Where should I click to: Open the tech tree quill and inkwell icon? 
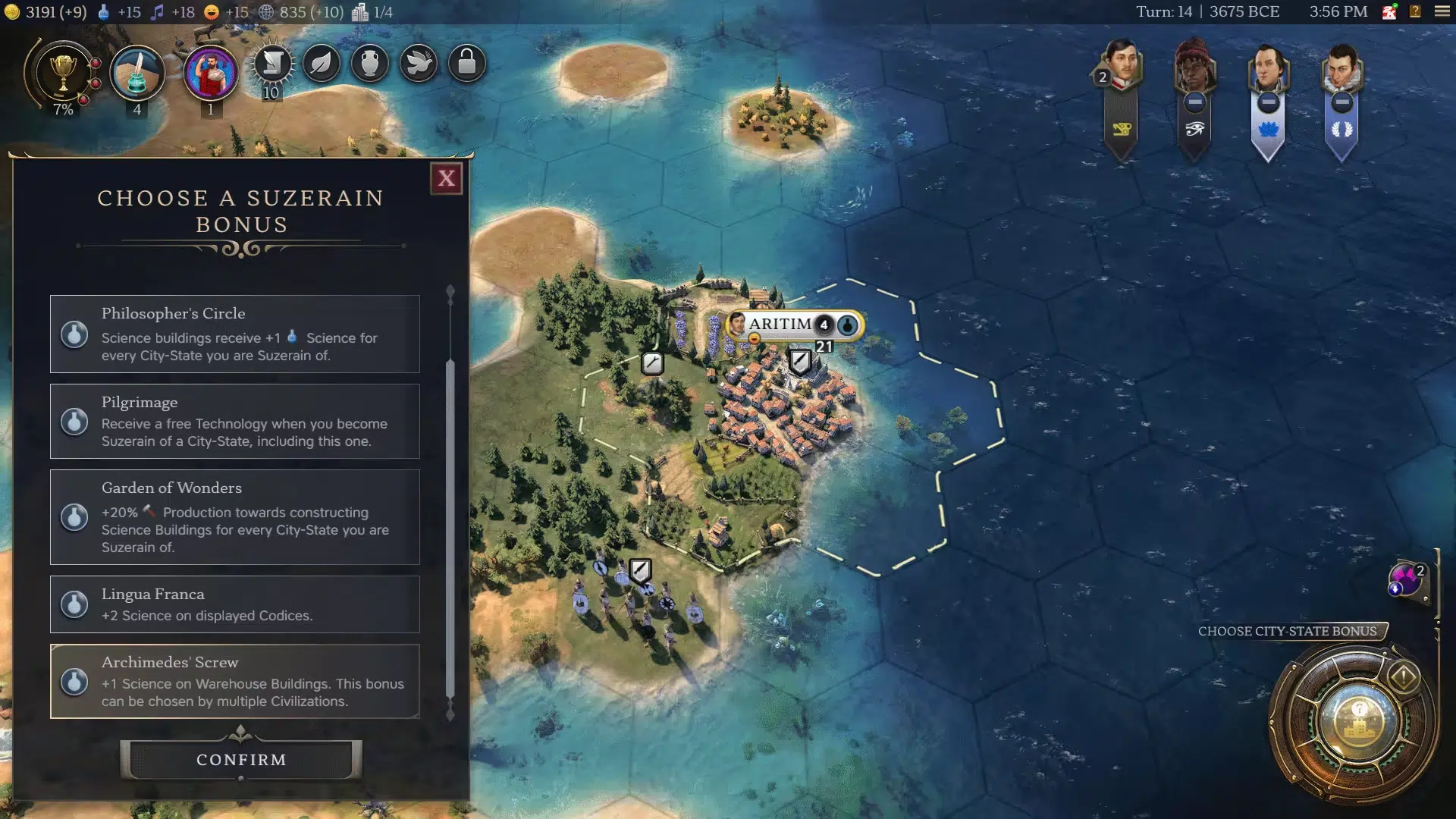click(x=137, y=73)
